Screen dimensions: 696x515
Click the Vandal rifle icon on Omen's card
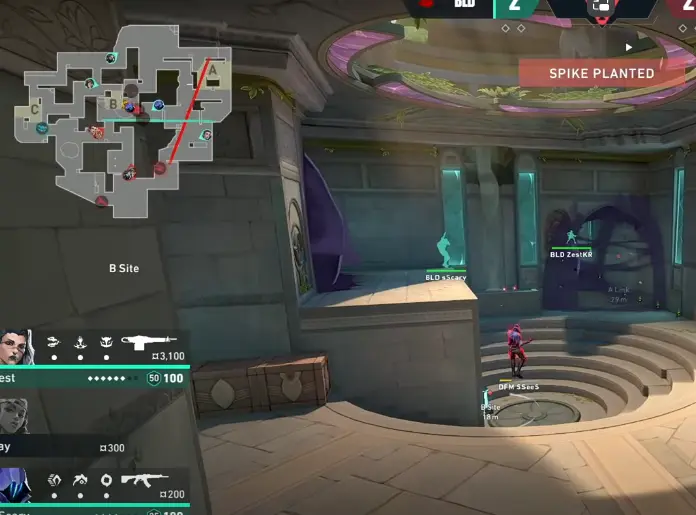pos(144,479)
